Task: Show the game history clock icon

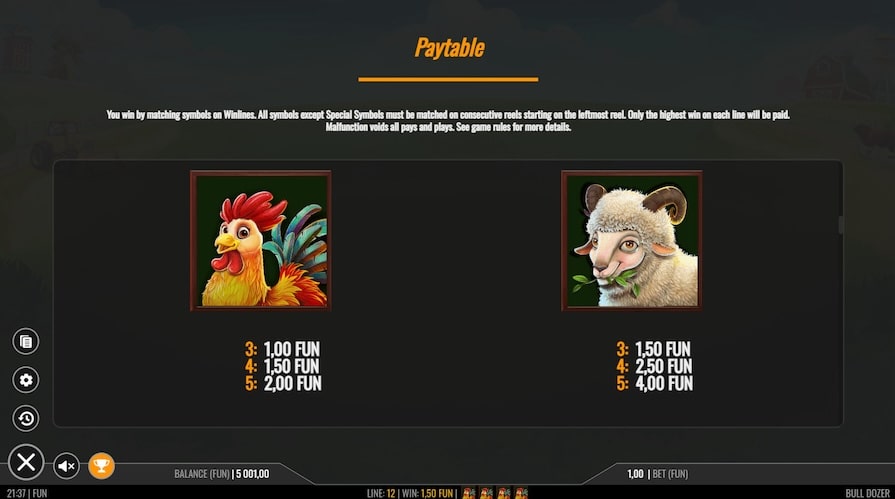Action: tap(26, 418)
